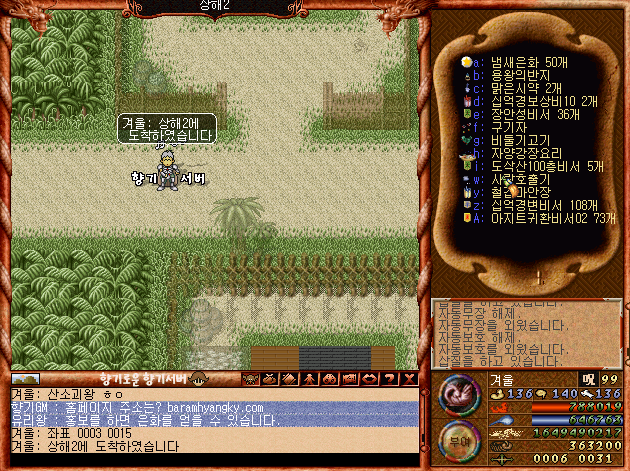Image resolution: width=630 pixels, height=471 pixels.
Task: Click the question mark help button
Action: point(408,379)
